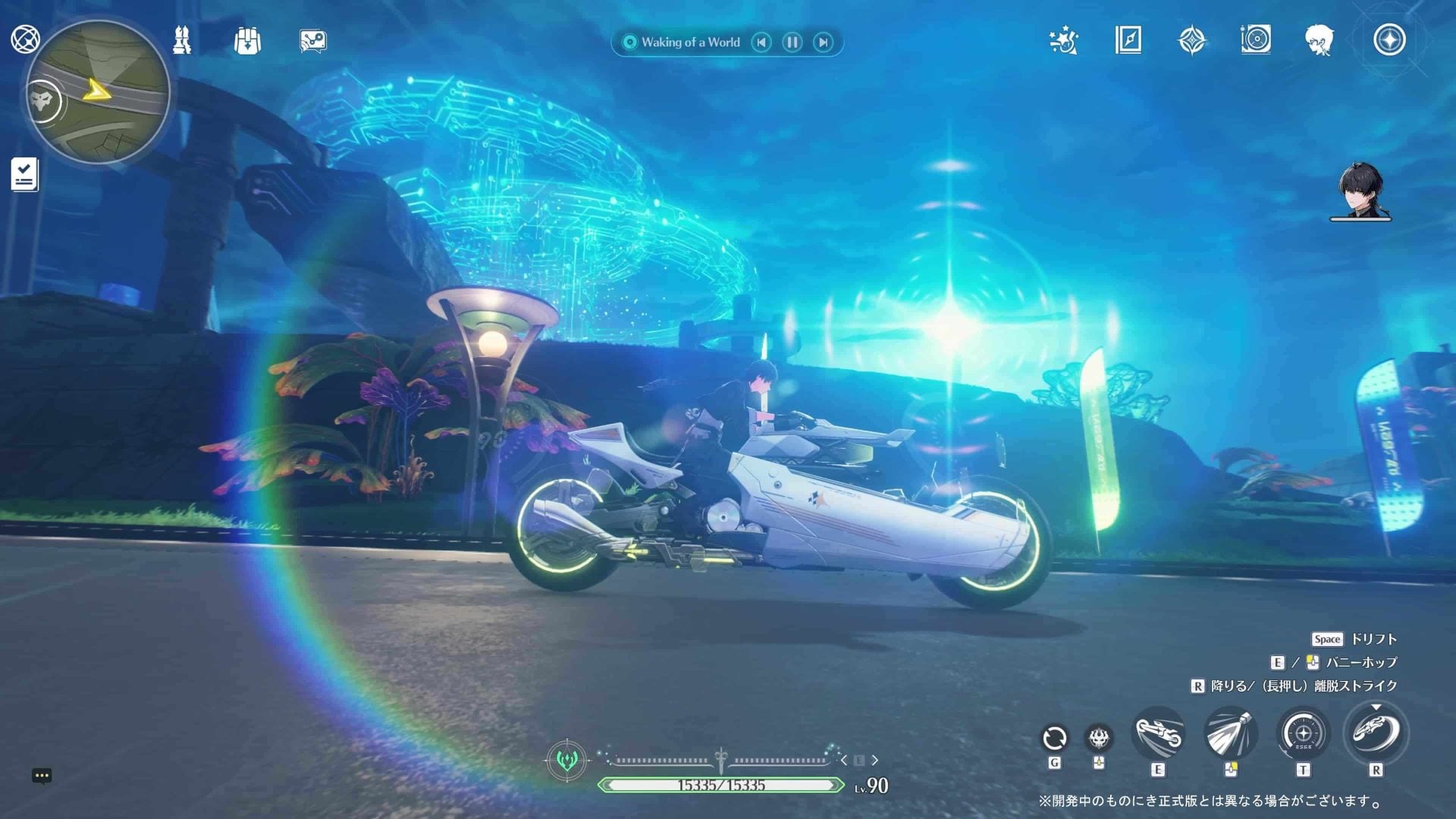Open the four-pointed star emblem menu

click(x=1192, y=40)
